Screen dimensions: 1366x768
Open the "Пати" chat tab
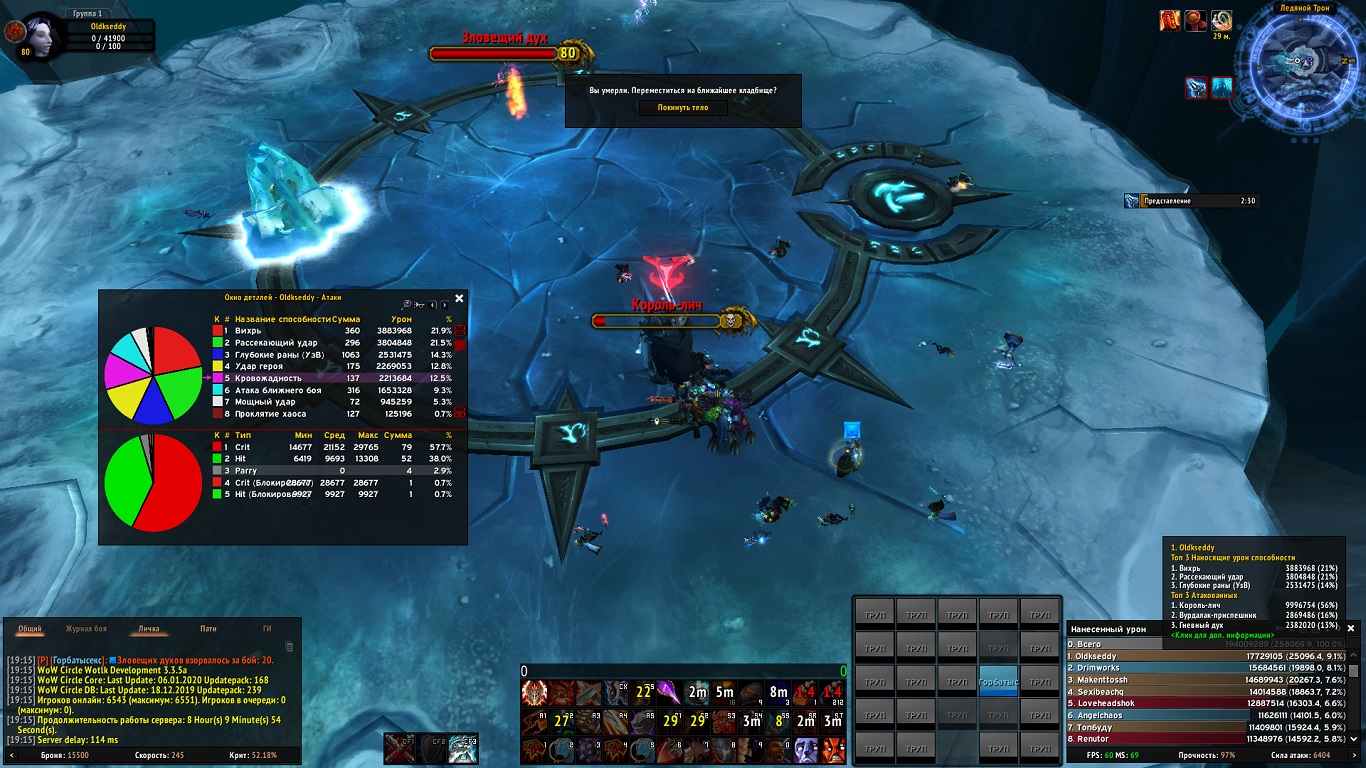(x=208, y=629)
